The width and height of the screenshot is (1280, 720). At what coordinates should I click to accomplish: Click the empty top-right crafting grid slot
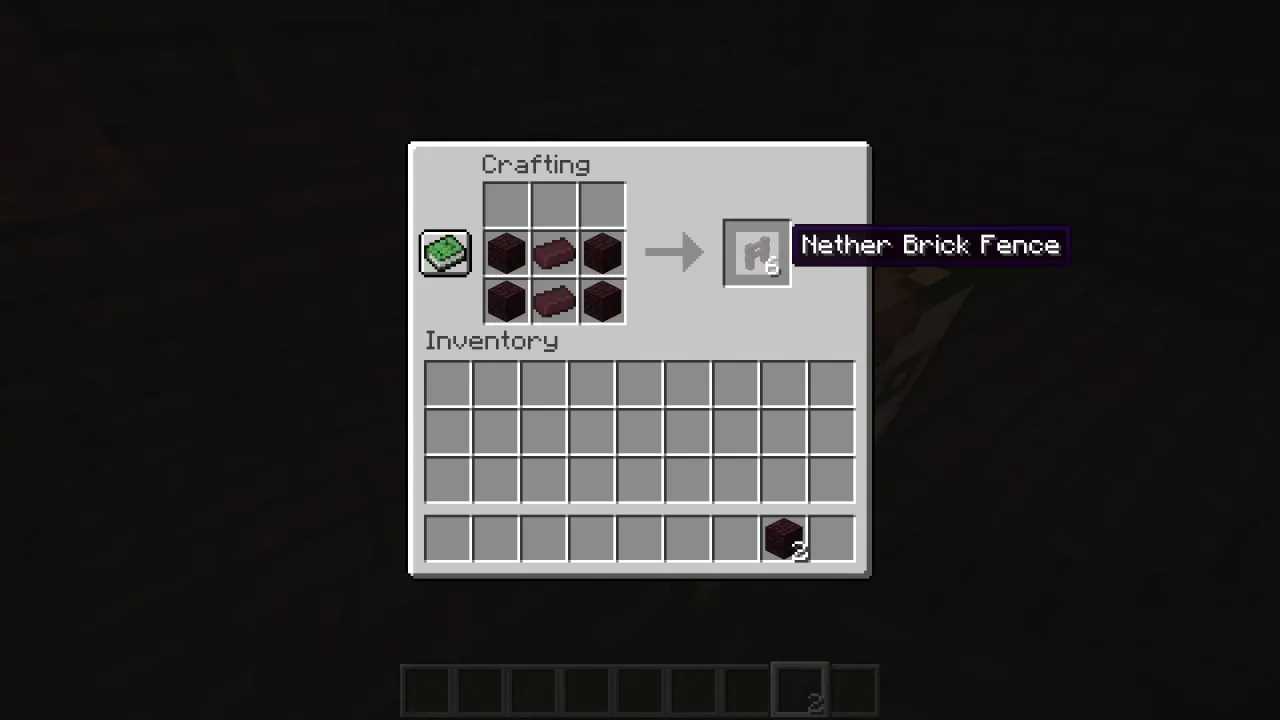[601, 204]
